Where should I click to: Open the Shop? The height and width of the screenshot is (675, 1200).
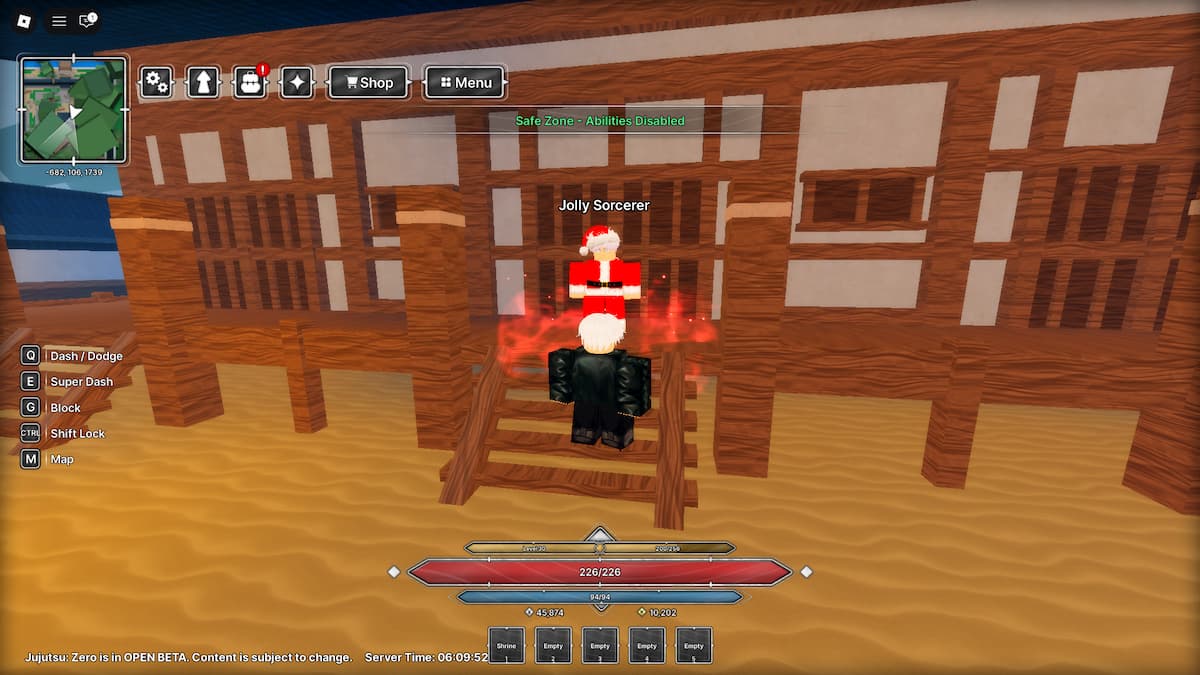[x=368, y=83]
